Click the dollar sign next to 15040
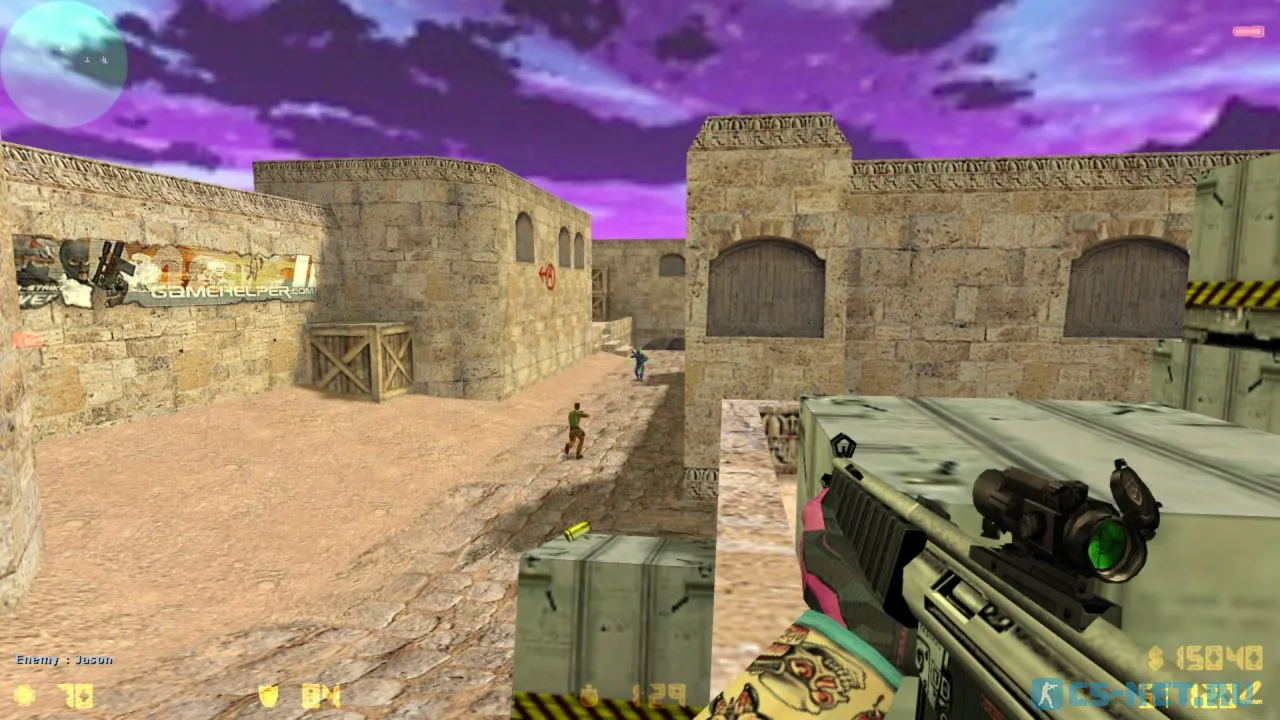This screenshot has width=1280, height=720. click(x=1155, y=658)
